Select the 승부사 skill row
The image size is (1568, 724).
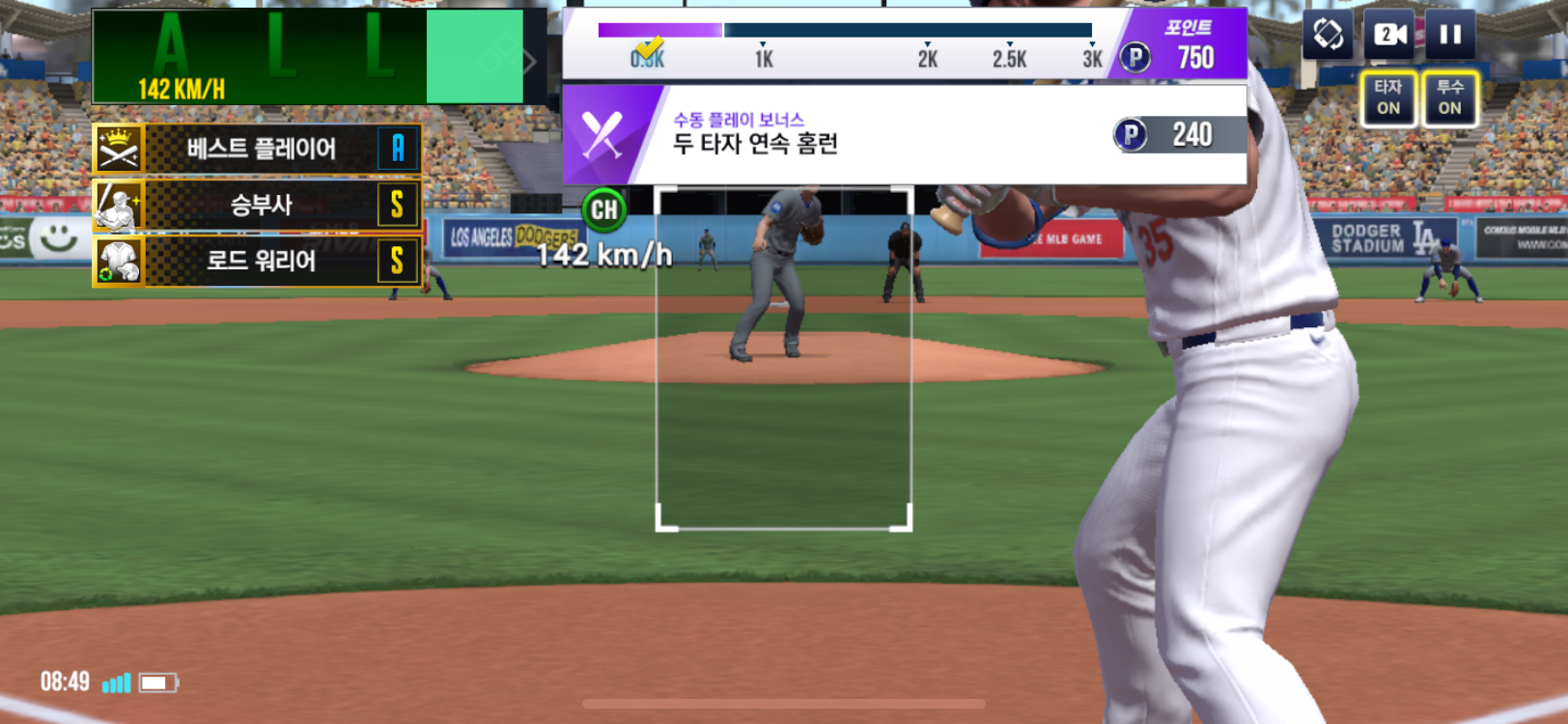tap(258, 205)
